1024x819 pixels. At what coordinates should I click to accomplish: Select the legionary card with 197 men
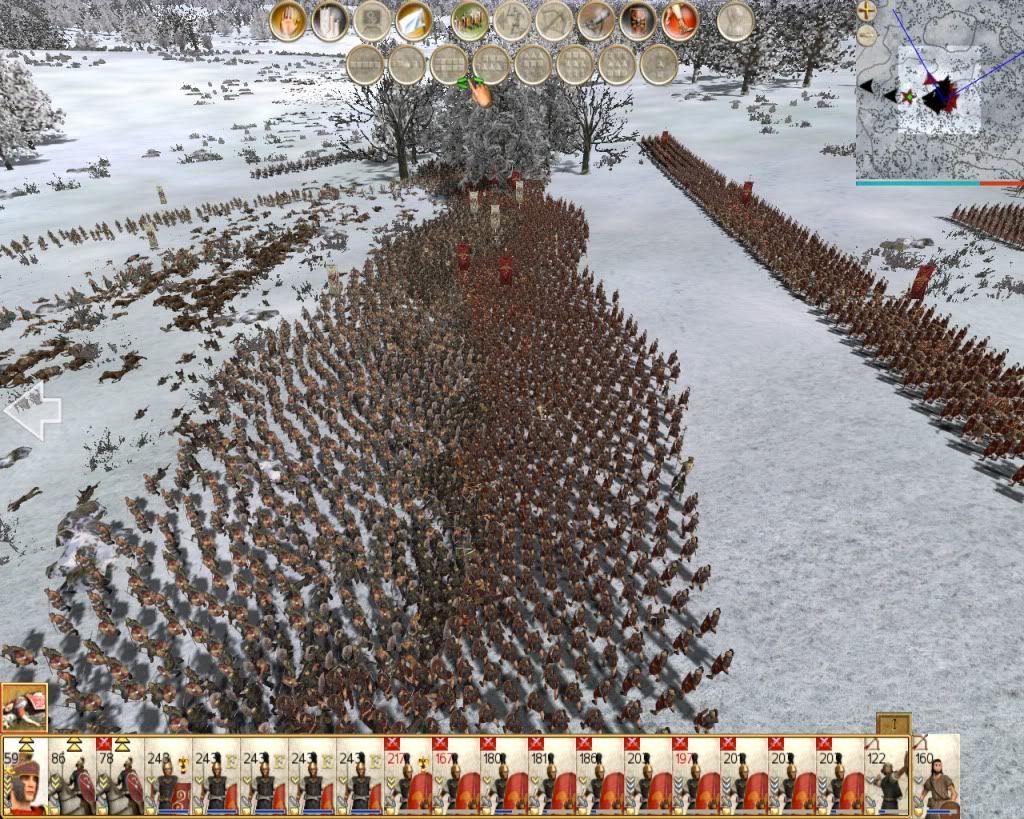[696, 775]
